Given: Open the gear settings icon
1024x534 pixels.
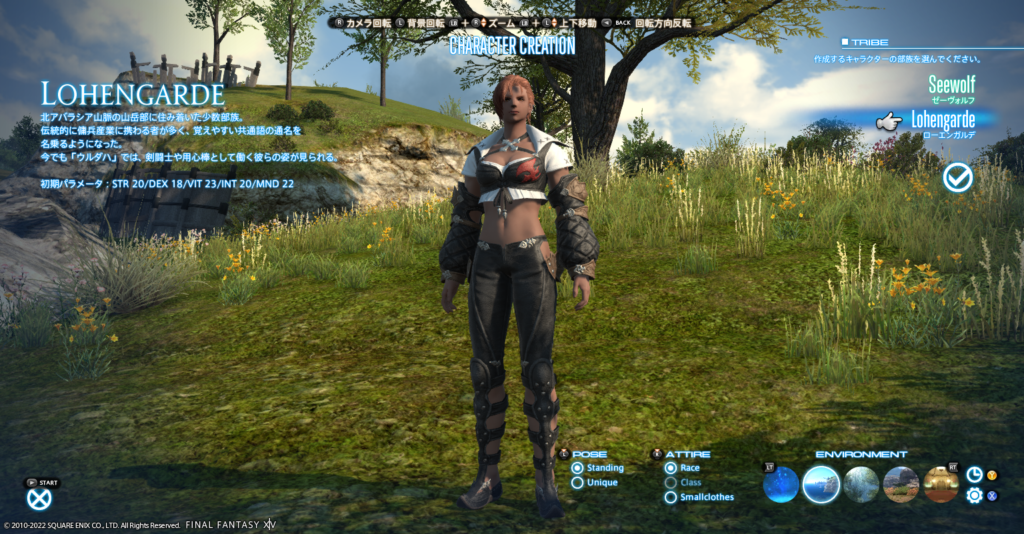Looking at the screenshot, I should coord(974,495).
